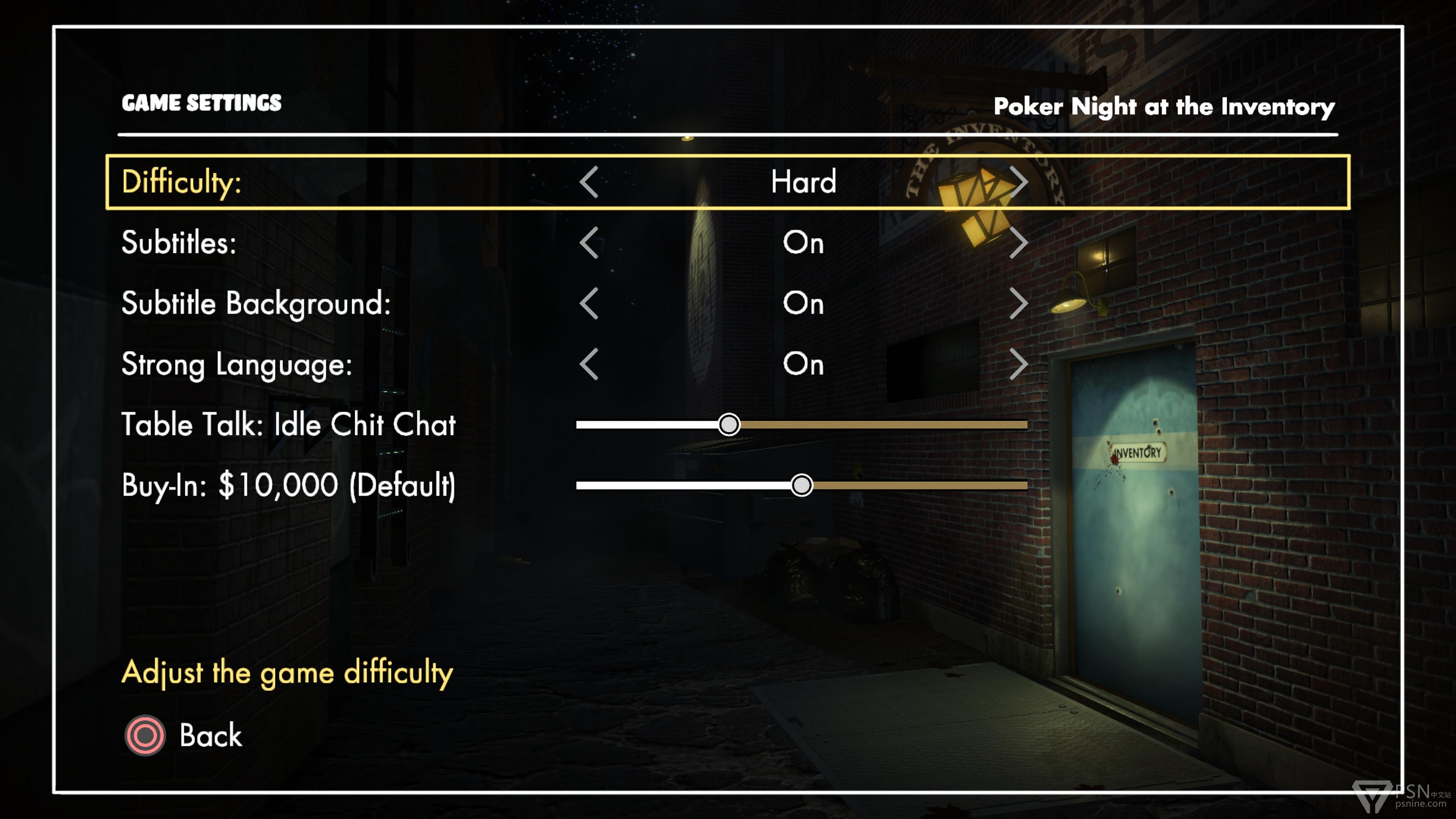Click the right arrow next to Difficulty
Viewport: 1456px width, 819px height.
[x=1018, y=182]
